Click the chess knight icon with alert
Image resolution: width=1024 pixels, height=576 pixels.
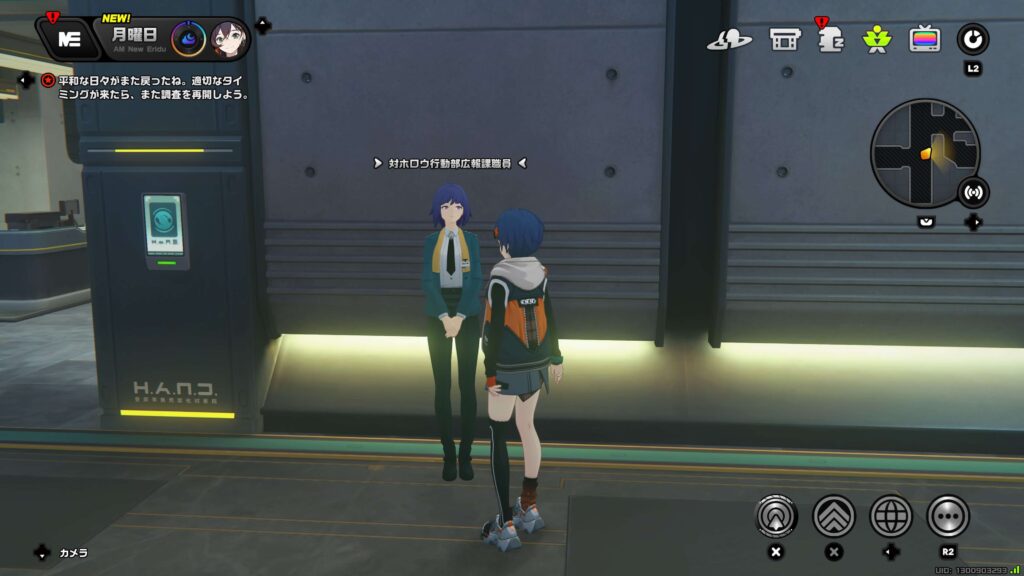pyautogui.click(x=830, y=39)
